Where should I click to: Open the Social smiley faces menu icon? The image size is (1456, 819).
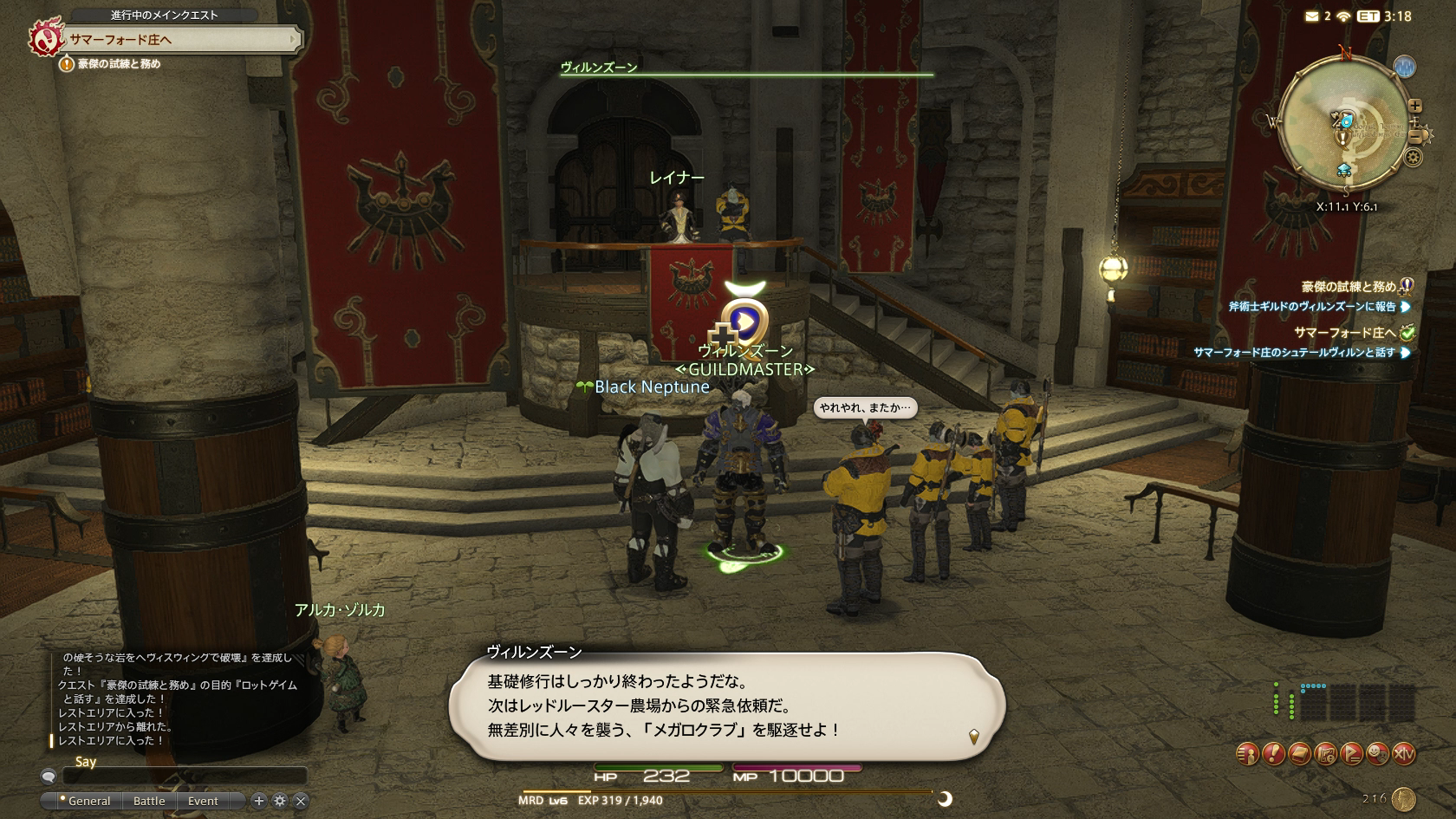tap(1377, 754)
